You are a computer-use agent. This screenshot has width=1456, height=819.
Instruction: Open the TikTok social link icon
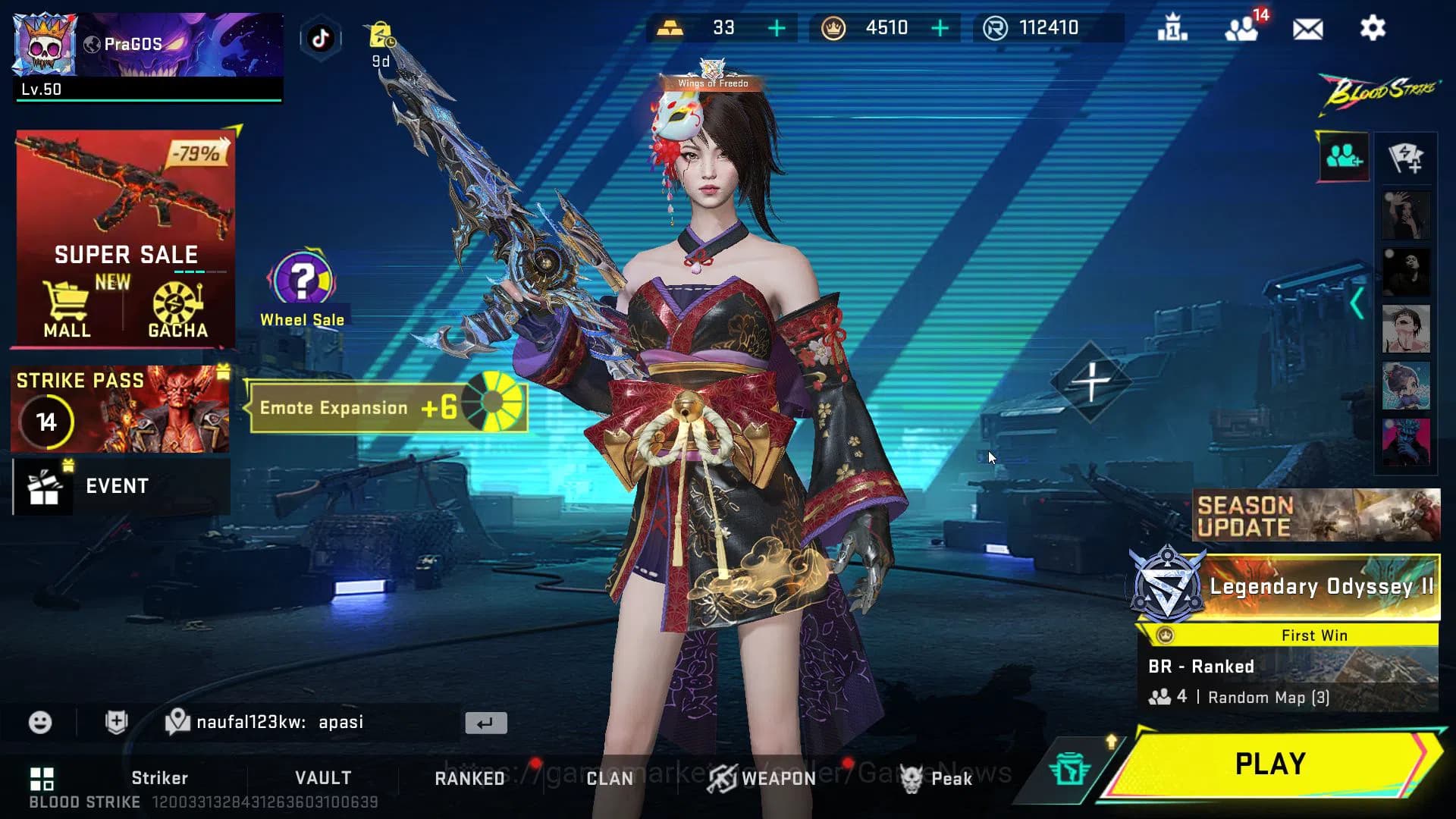[320, 39]
